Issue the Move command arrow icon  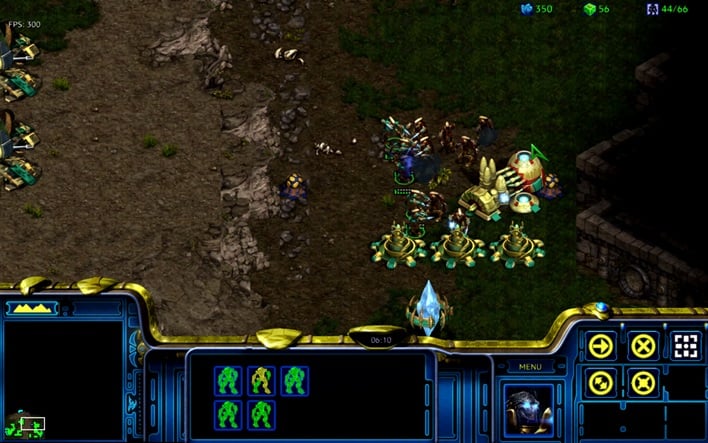pyautogui.click(x=601, y=346)
